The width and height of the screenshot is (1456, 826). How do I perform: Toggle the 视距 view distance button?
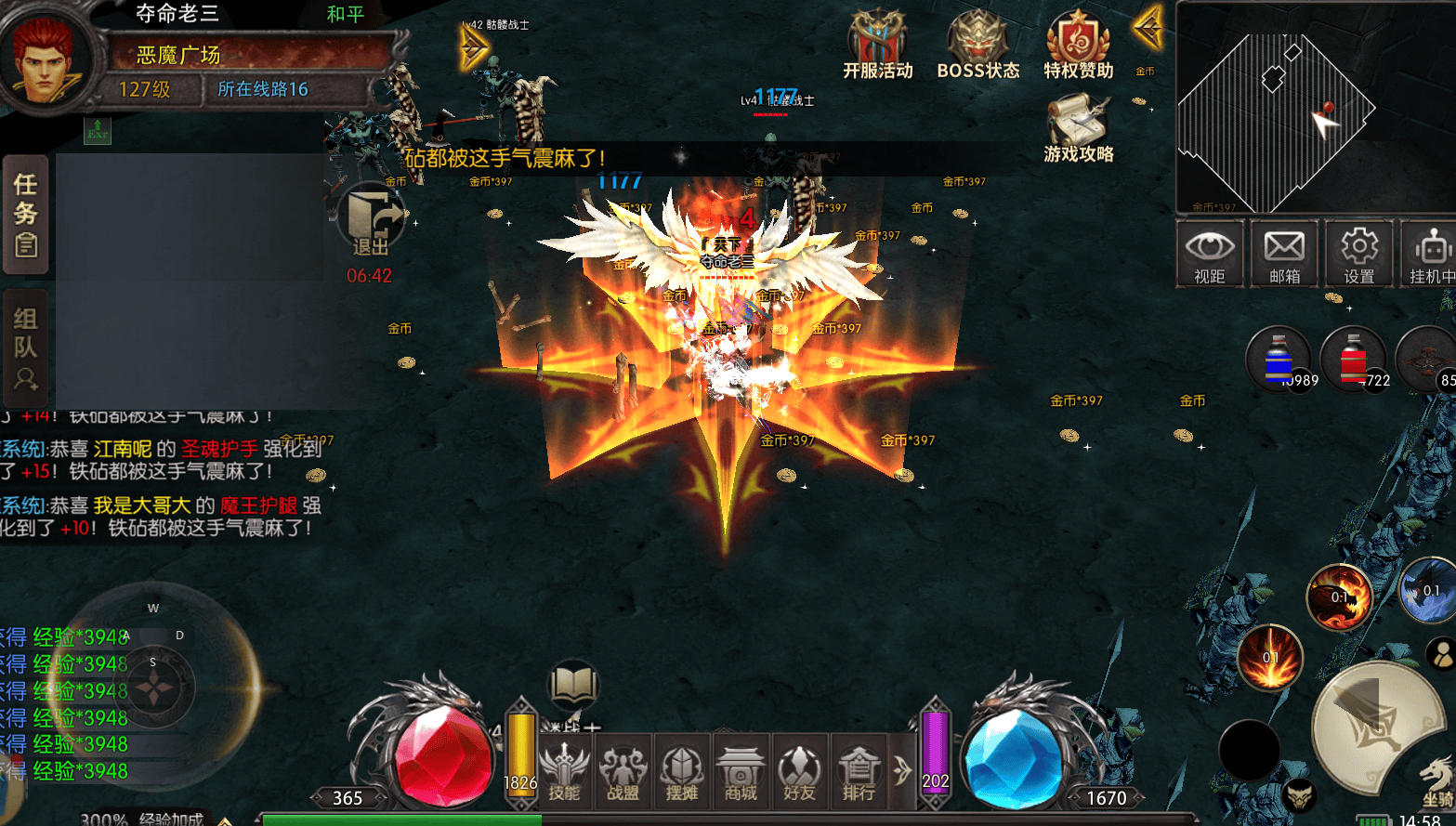1209,253
